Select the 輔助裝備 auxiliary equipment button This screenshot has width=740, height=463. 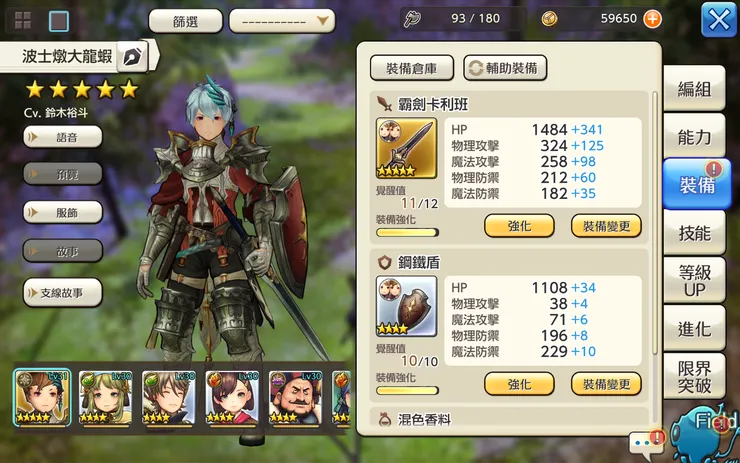point(505,68)
